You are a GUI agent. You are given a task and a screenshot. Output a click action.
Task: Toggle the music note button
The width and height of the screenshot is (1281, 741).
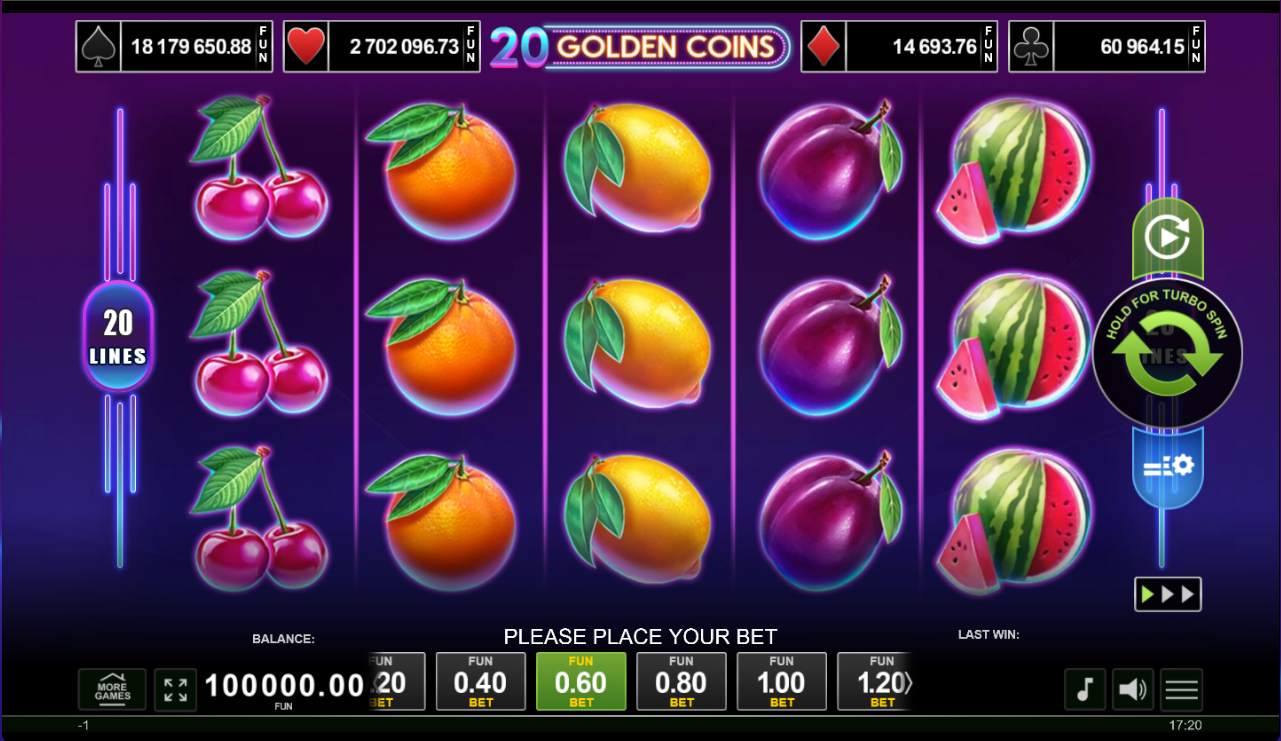click(x=1085, y=690)
